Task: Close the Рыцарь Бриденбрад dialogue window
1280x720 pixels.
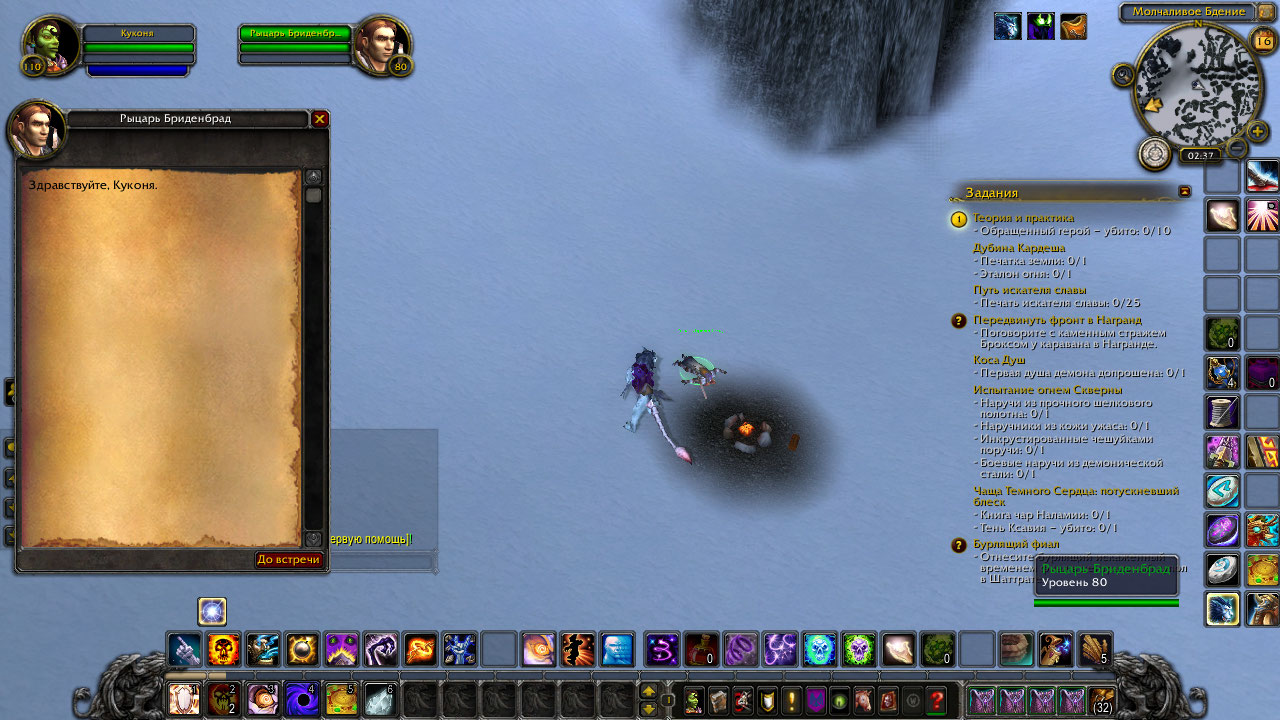Action: (320, 119)
